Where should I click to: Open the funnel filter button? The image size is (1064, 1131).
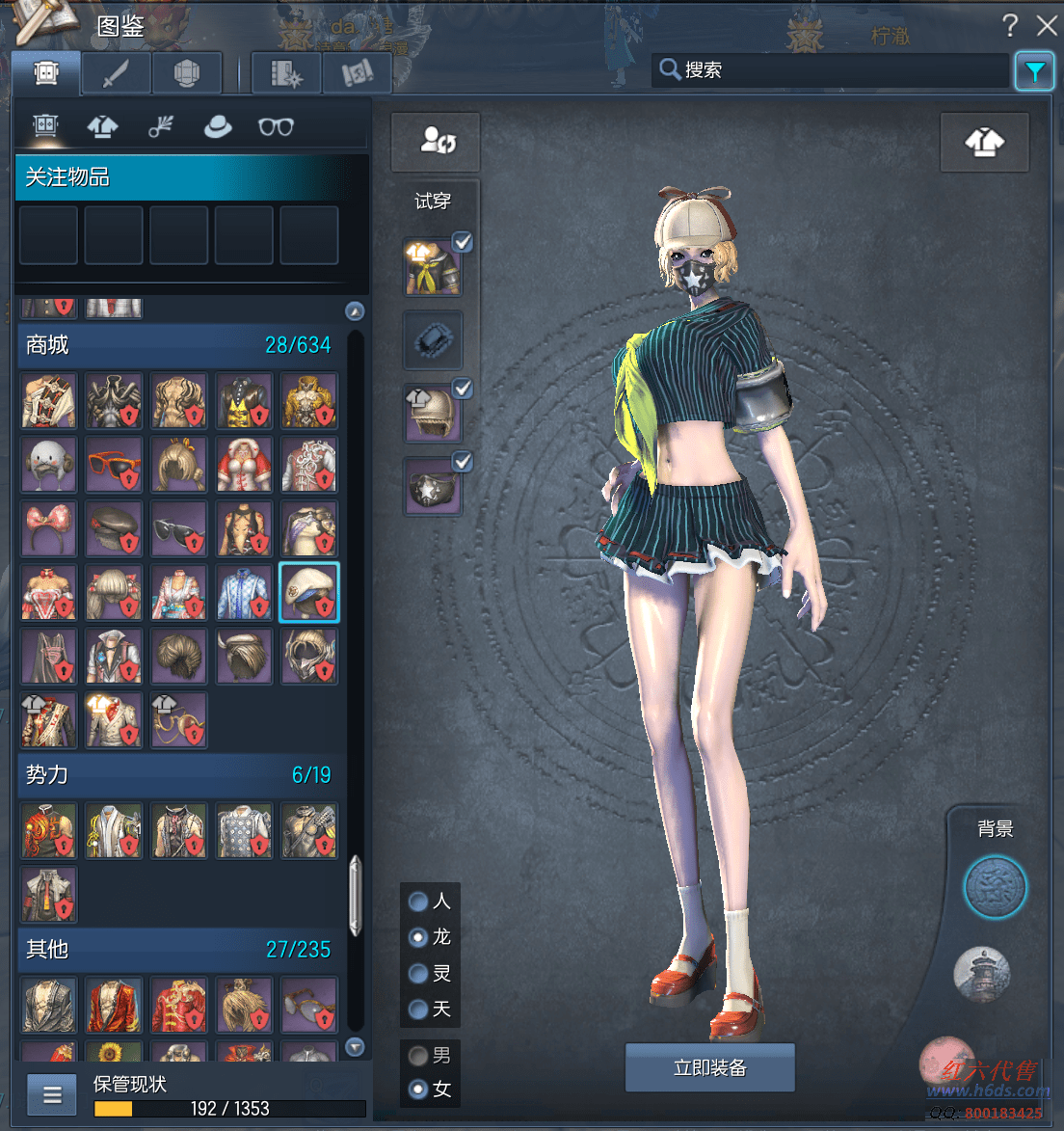1035,71
